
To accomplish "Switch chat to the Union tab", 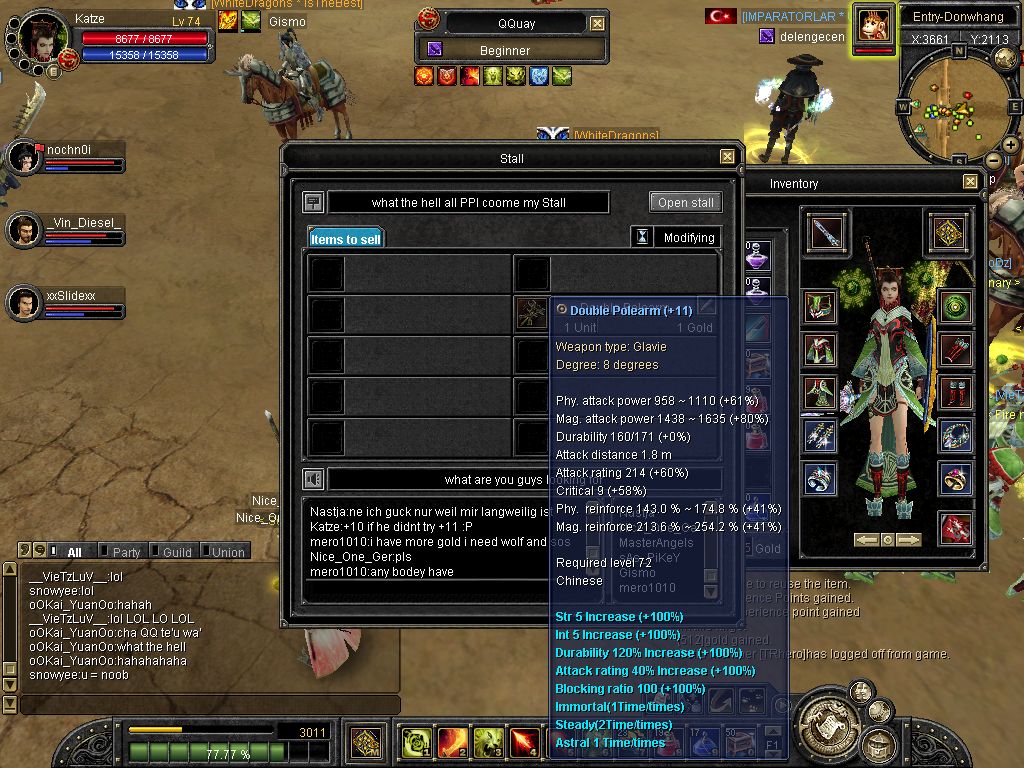I will click(x=227, y=552).
